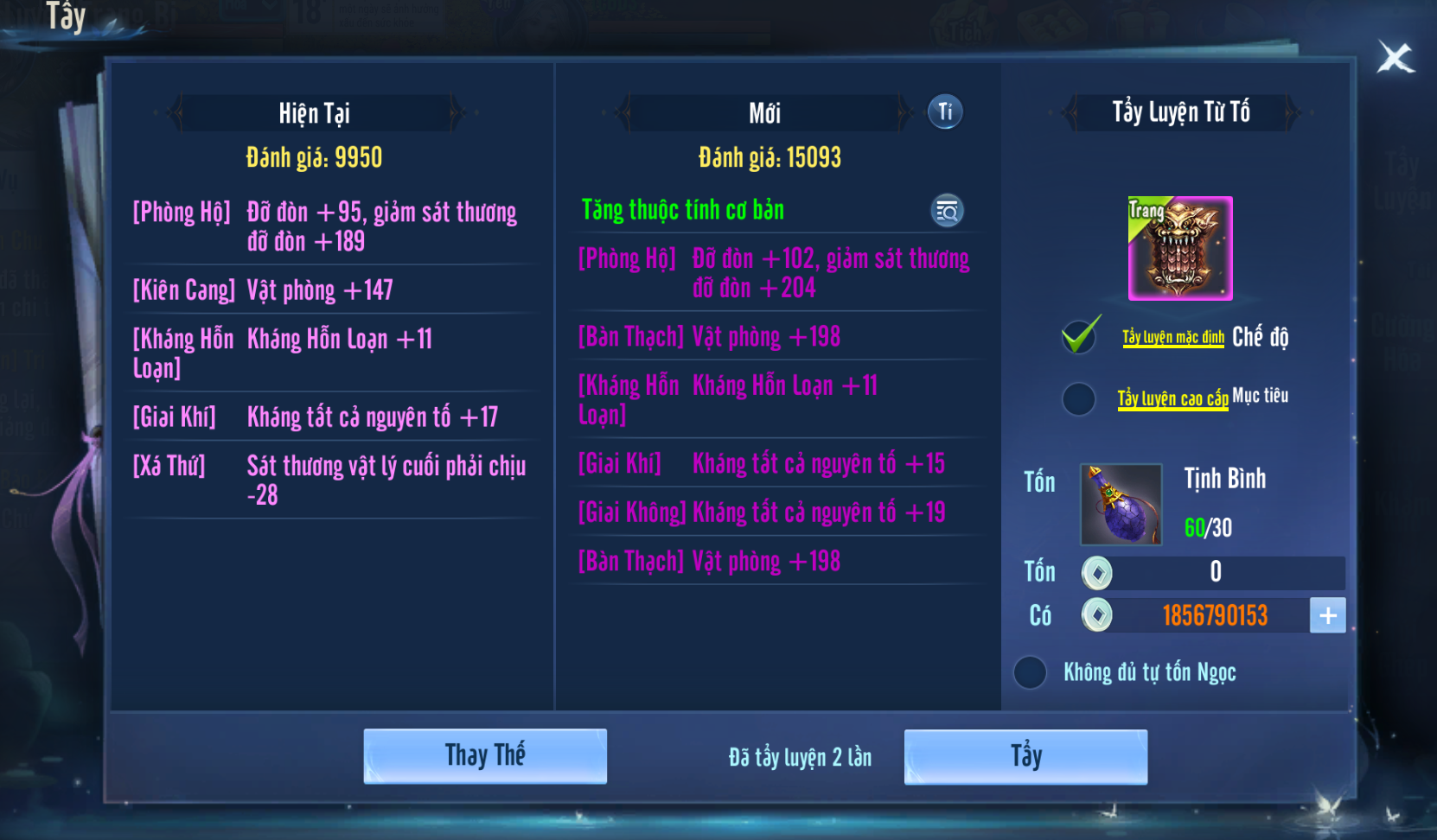Select the equipment armor item icon
This screenshot has height=840, width=1437.
[x=1180, y=249]
